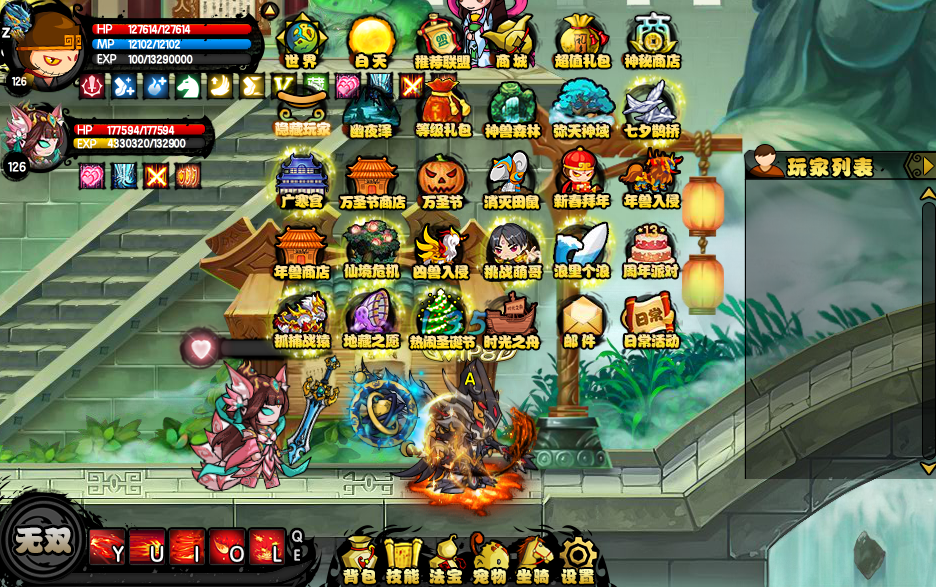Toggle the 隐藏玩家 hide players button

[x=302, y=110]
